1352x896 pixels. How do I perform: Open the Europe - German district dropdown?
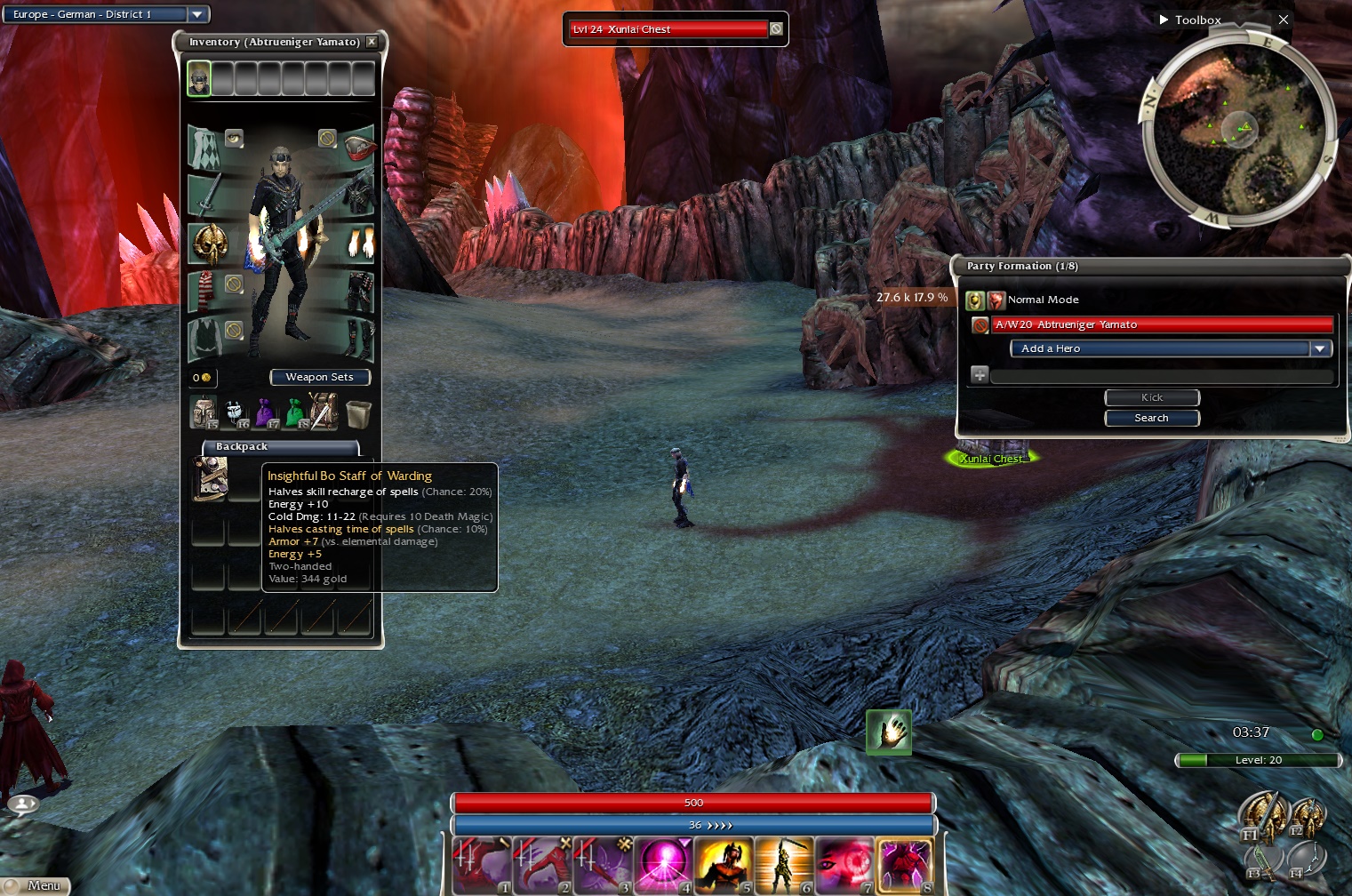[x=197, y=14]
